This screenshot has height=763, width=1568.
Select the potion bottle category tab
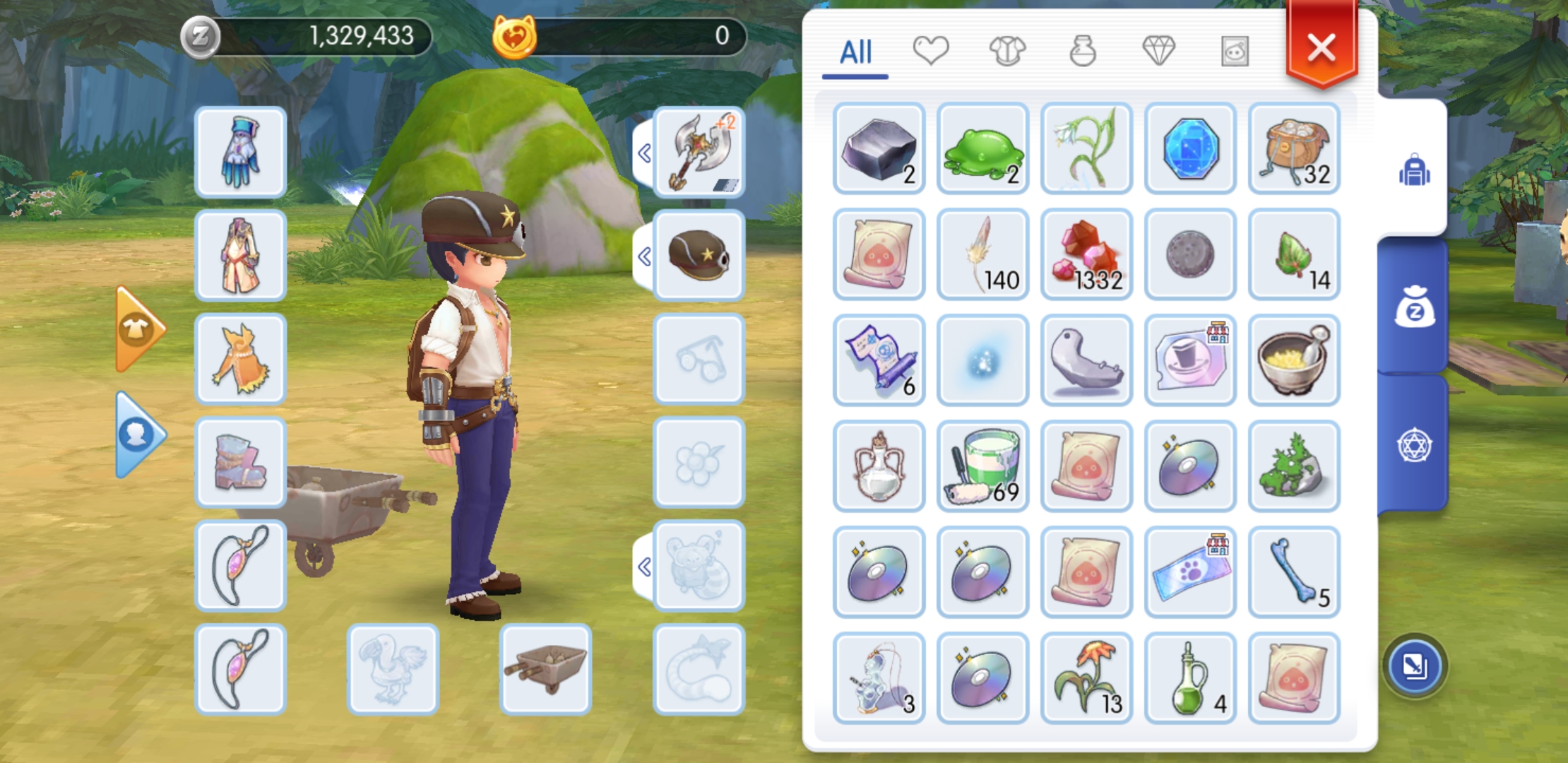click(x=1082, y=51)
